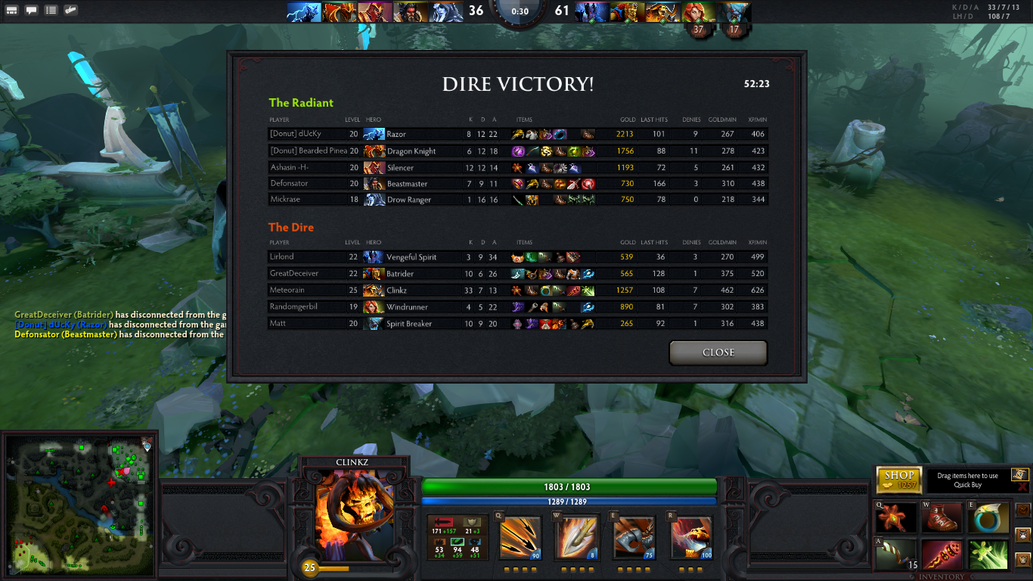Viewport: 1033px width, 581px height.
Task: Open the Shop
Action: pos(897,479)
